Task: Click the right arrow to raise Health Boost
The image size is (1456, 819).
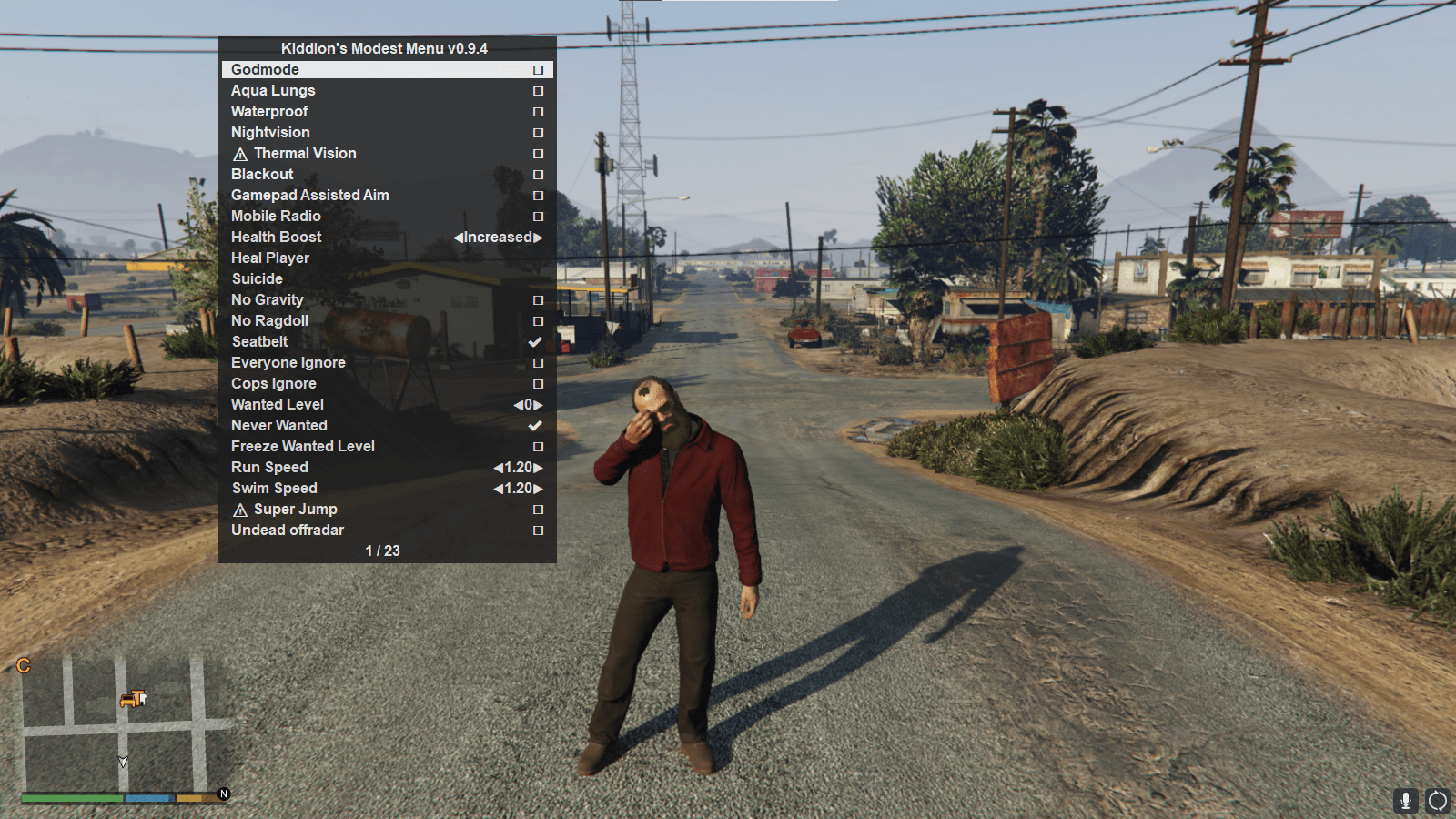Action: pos(539,237)
